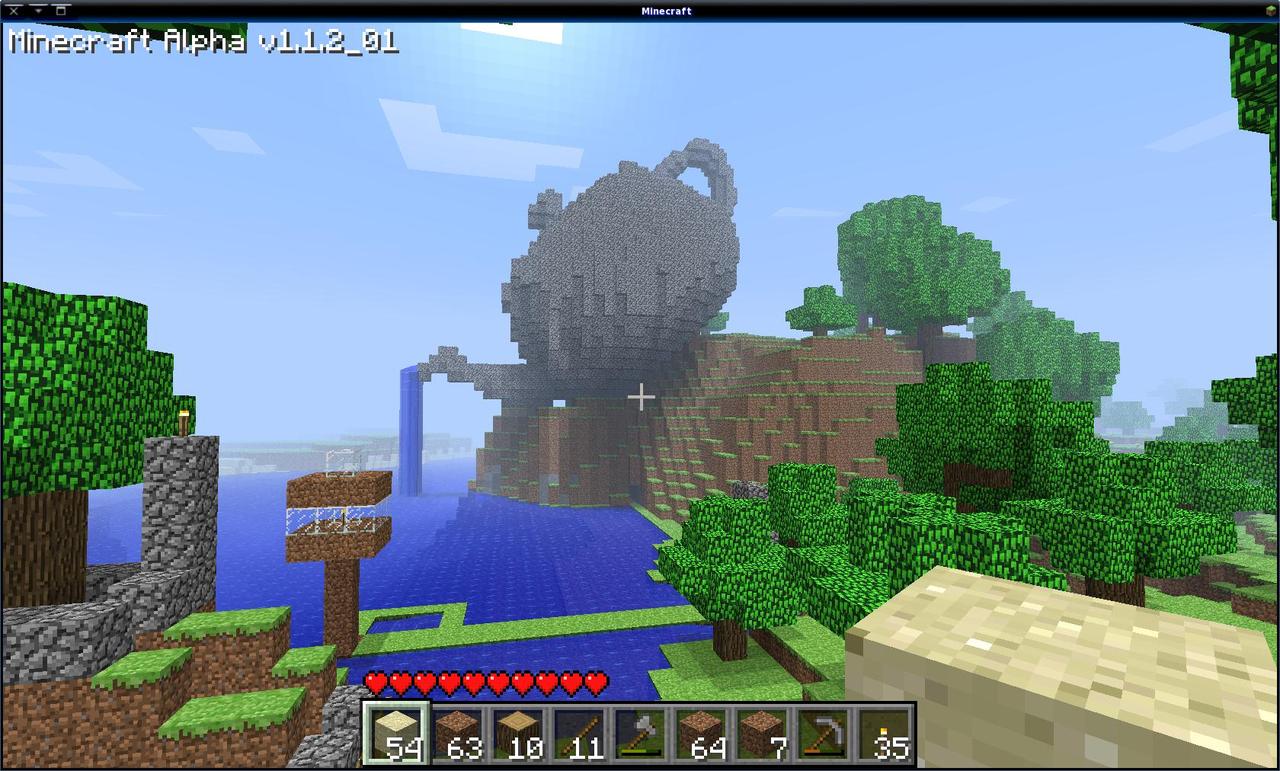Click the crosshair at screen center
The width and height of the screenshot is (1280, 771).
[641, 397]
